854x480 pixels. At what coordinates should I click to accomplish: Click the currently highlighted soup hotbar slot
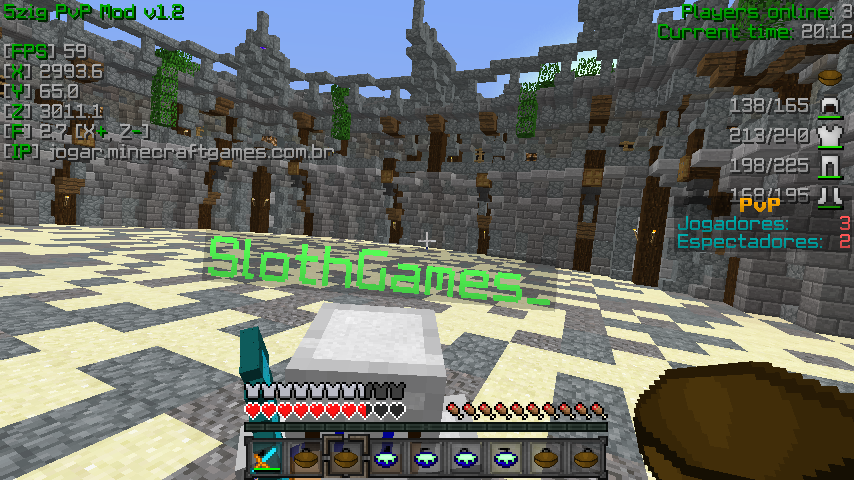pyautogui.click(x=346, y=457)
